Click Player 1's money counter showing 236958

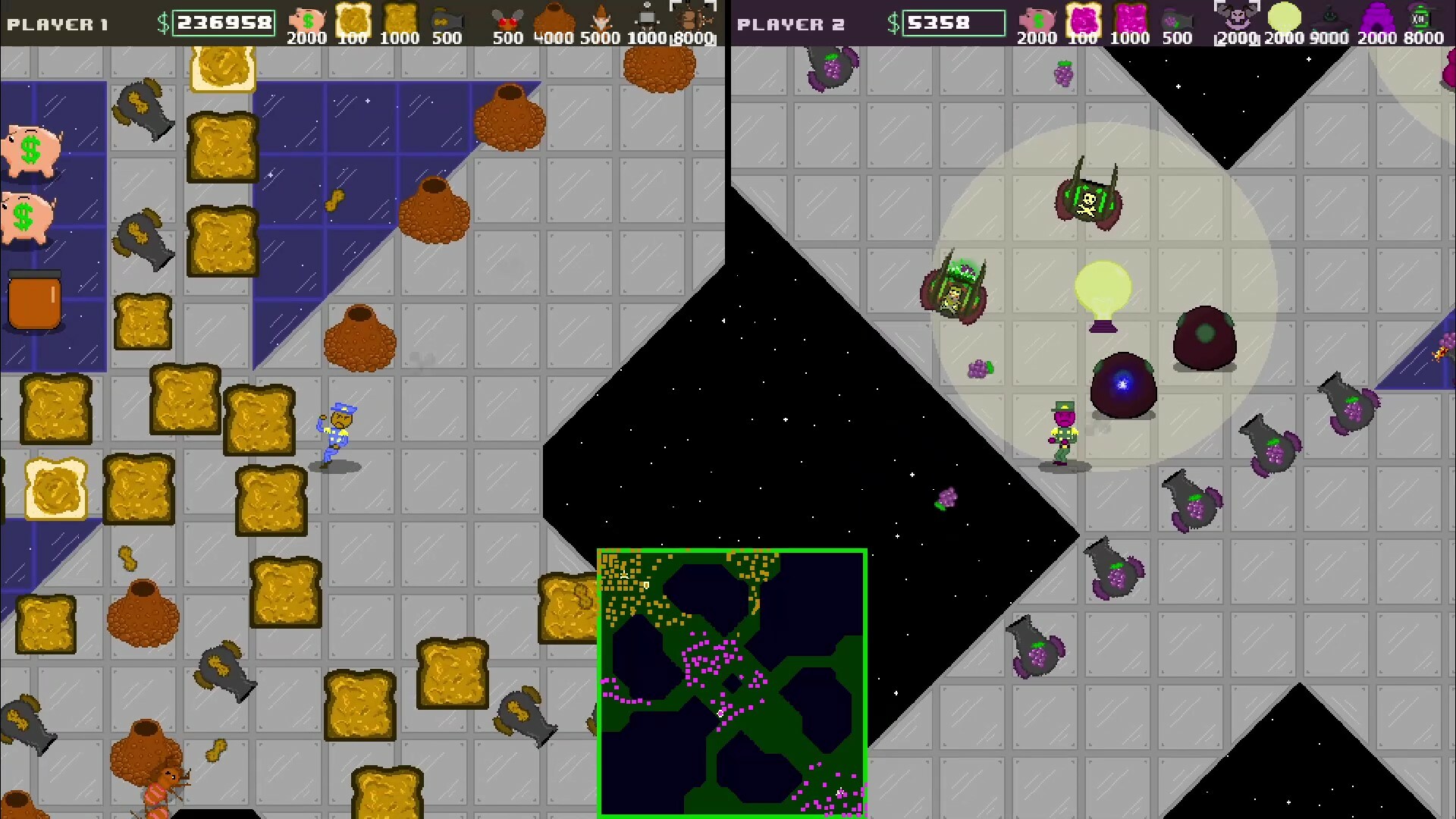pyautogui.click(x=223, y=23)
